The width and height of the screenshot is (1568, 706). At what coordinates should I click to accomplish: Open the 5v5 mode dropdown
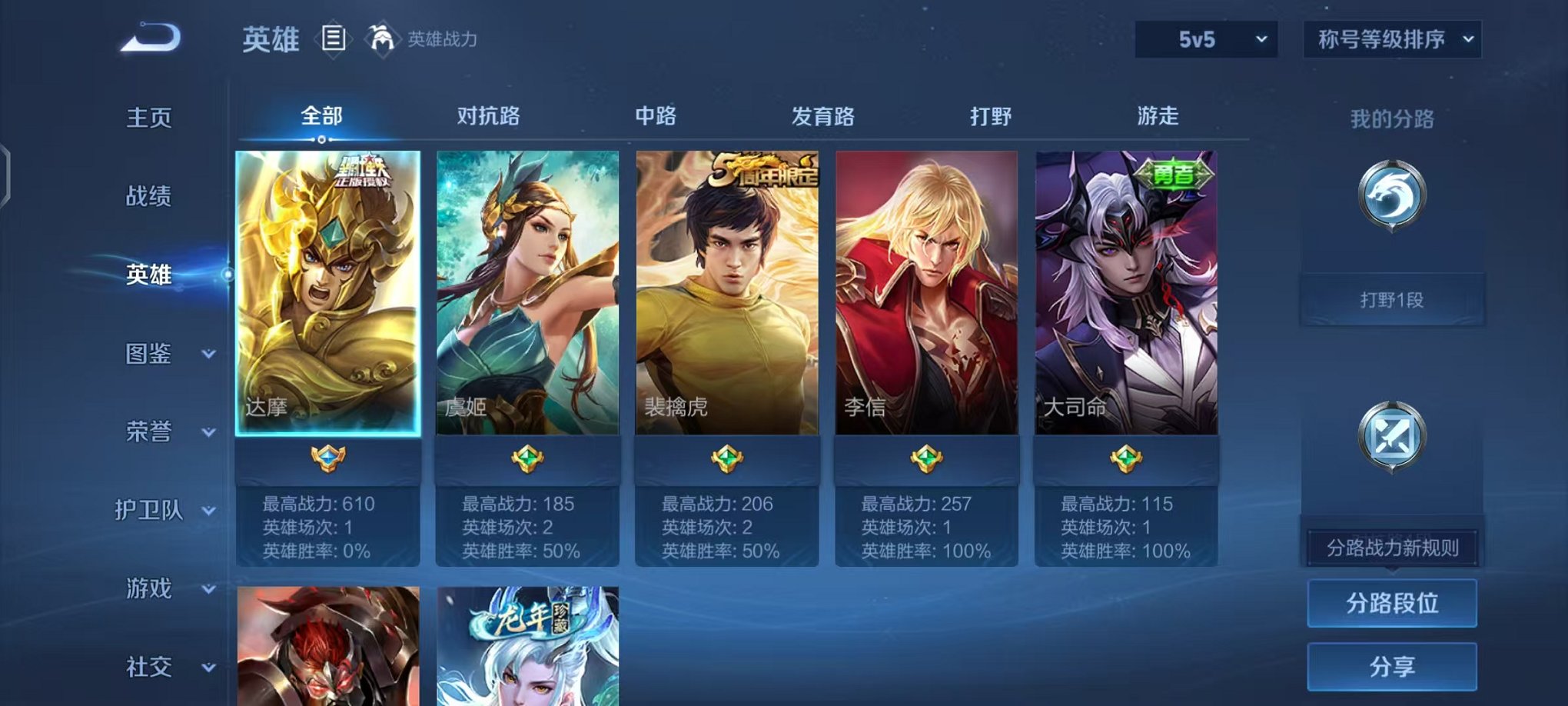1204,37
